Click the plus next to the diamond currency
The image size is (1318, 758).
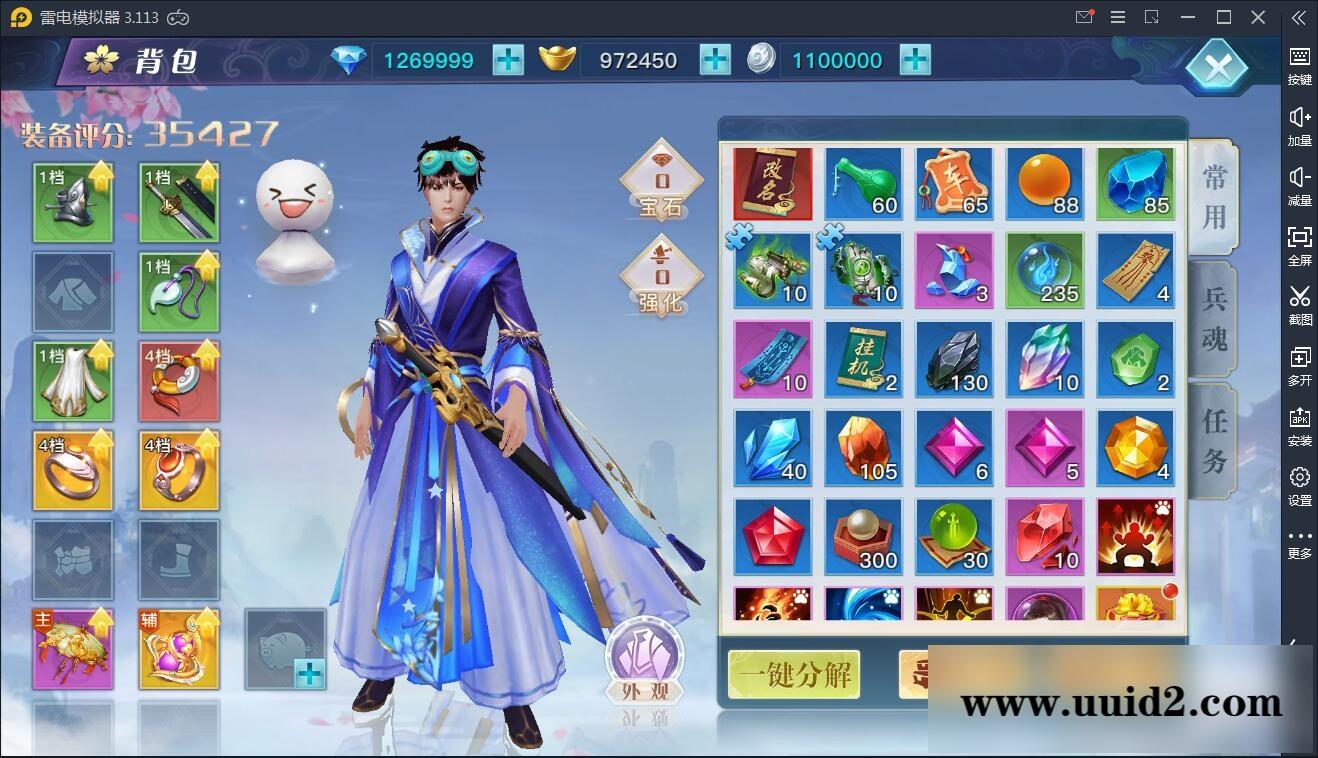tap(508, 60)
